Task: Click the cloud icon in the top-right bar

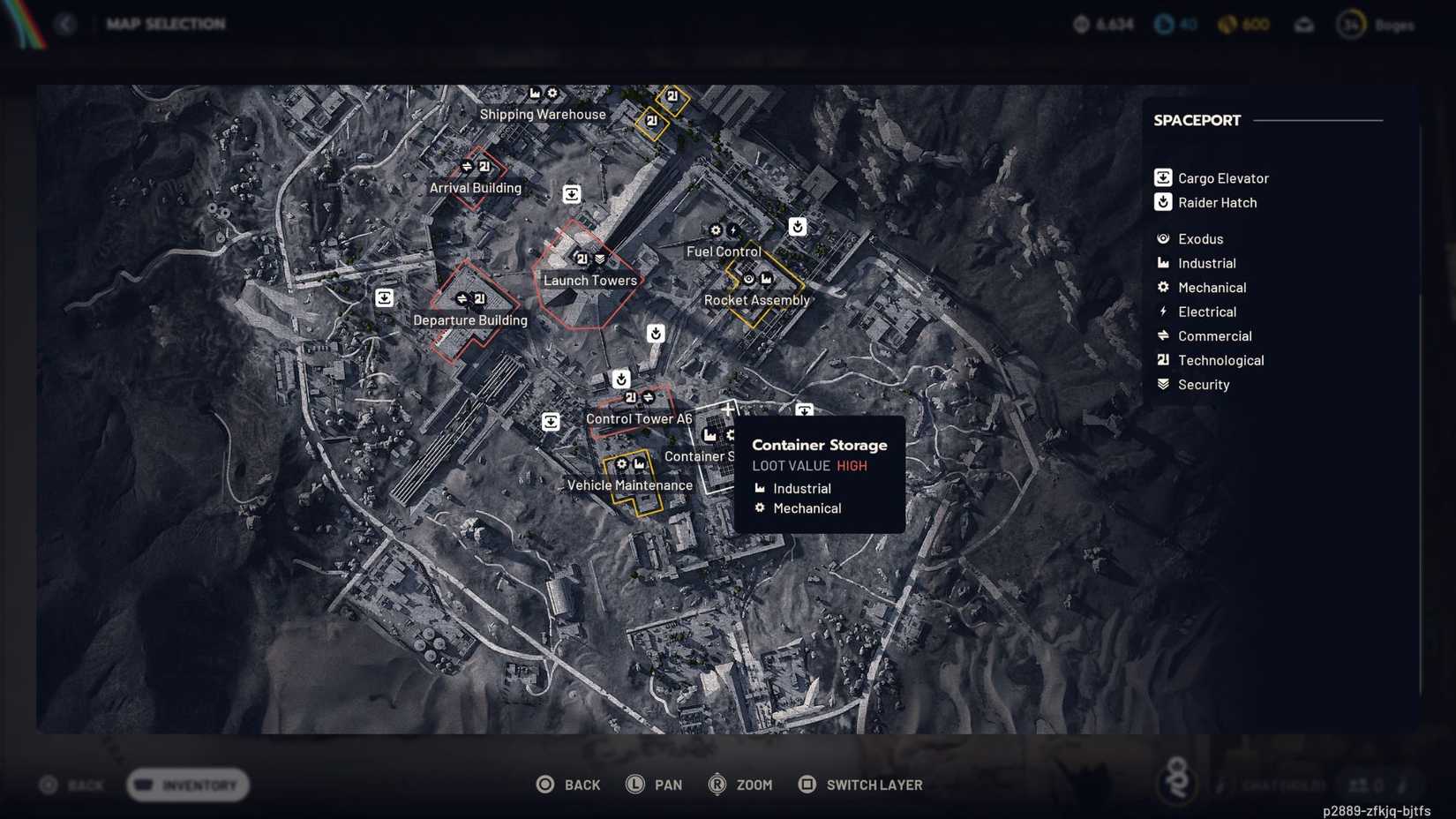Action: click(x=1305, y=25)
